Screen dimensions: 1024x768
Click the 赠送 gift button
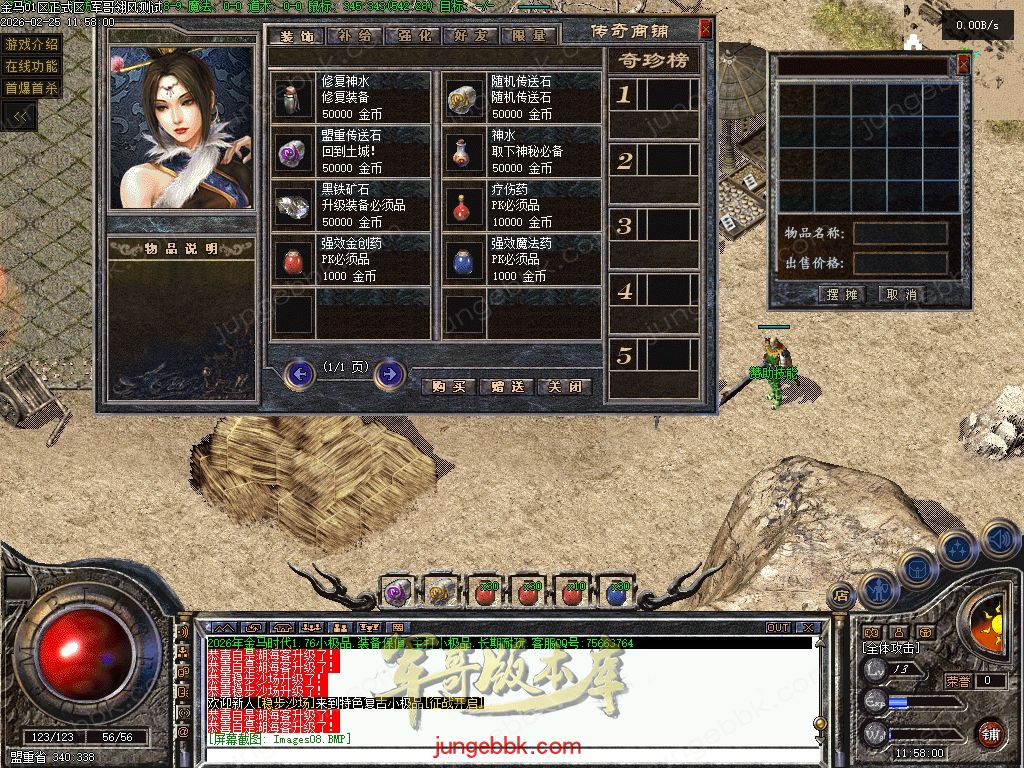pyautogui.click(x=506, y=387)
